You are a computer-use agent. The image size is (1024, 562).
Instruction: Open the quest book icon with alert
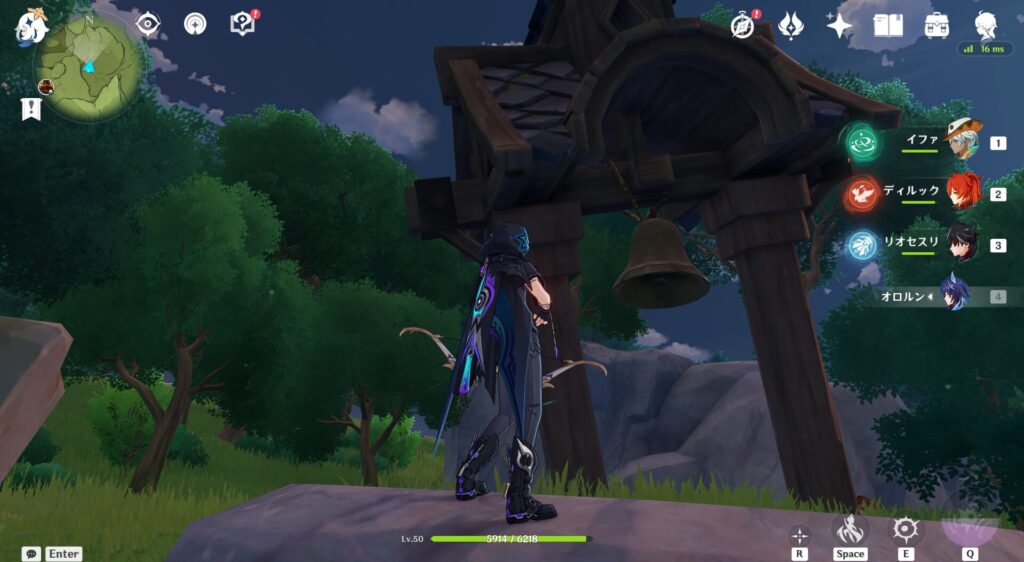[243, 24]
